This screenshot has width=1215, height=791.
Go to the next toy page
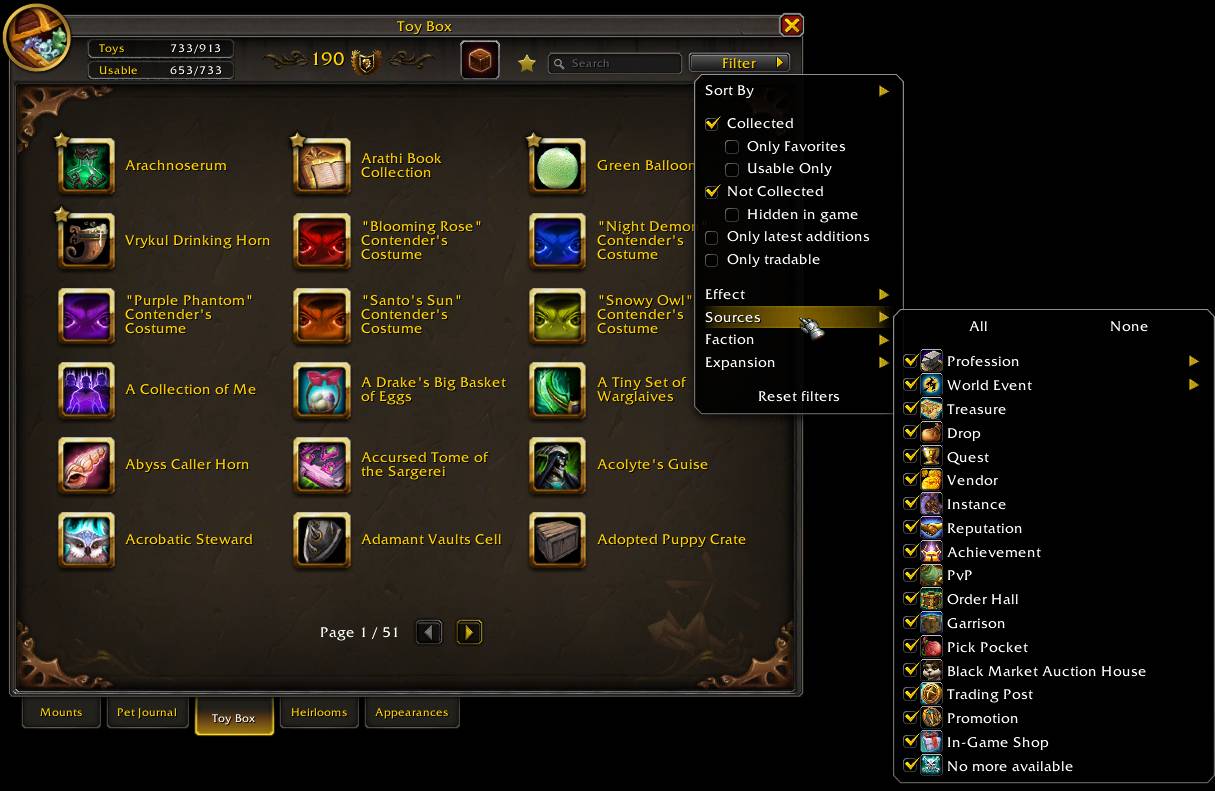click(469, 632)
